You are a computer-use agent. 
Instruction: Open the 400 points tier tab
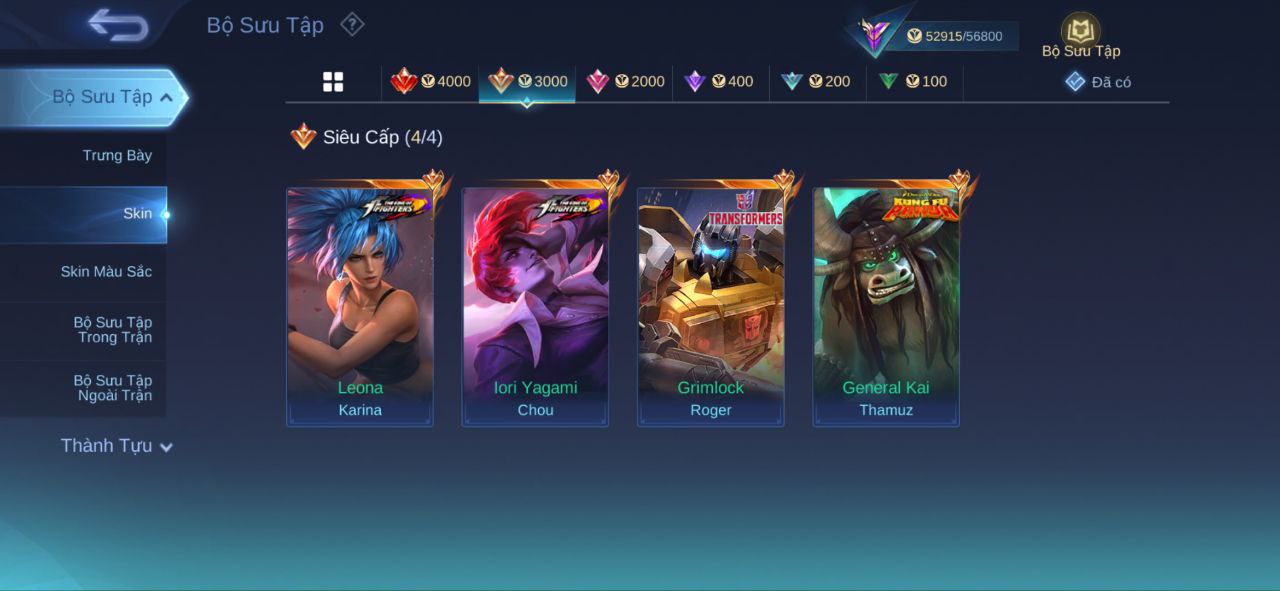point(719,81)
